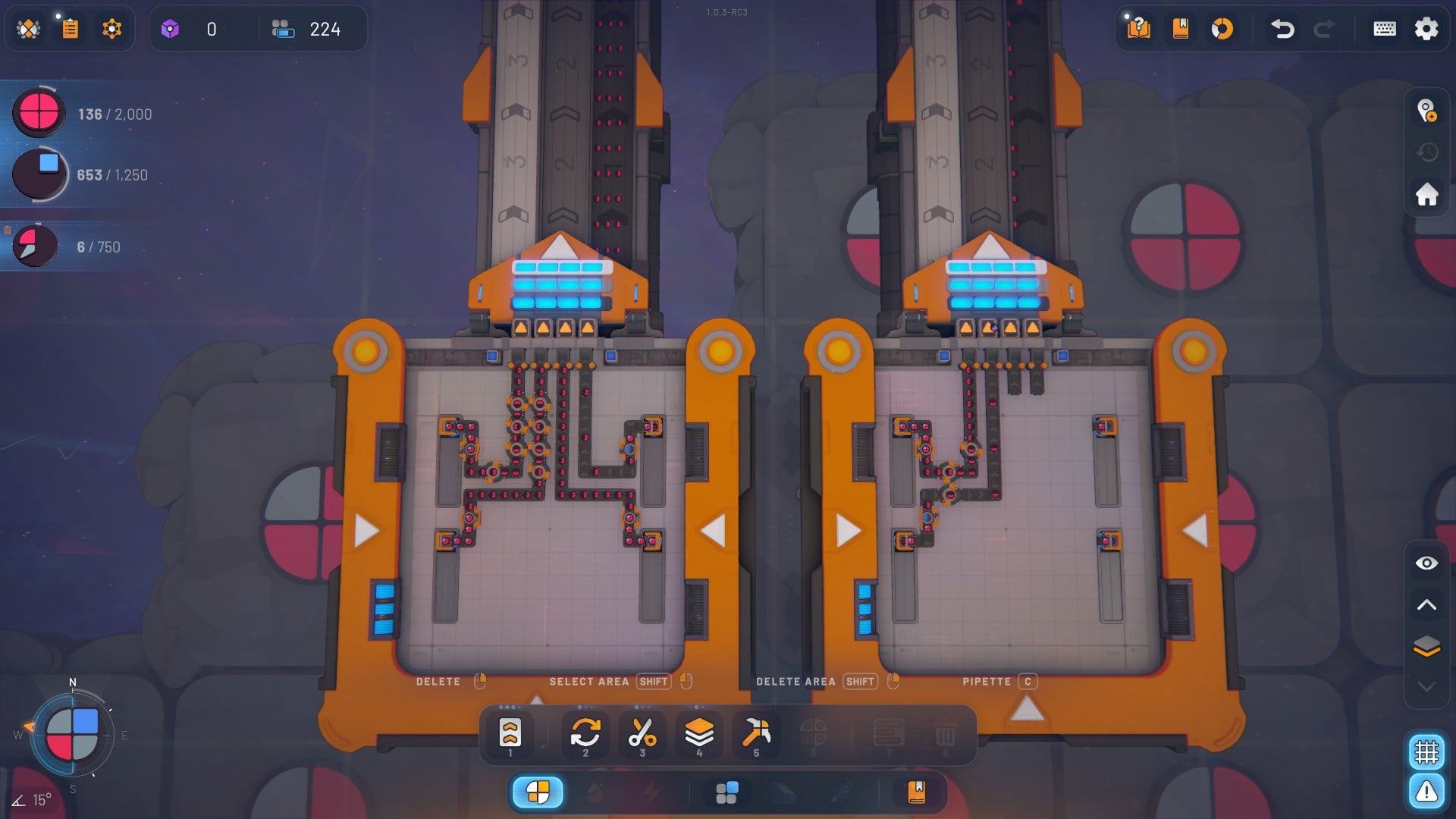Viewport: 1456px width, 819px height.
Task: Open the settings gear menu
Action: pos(1426,29)
